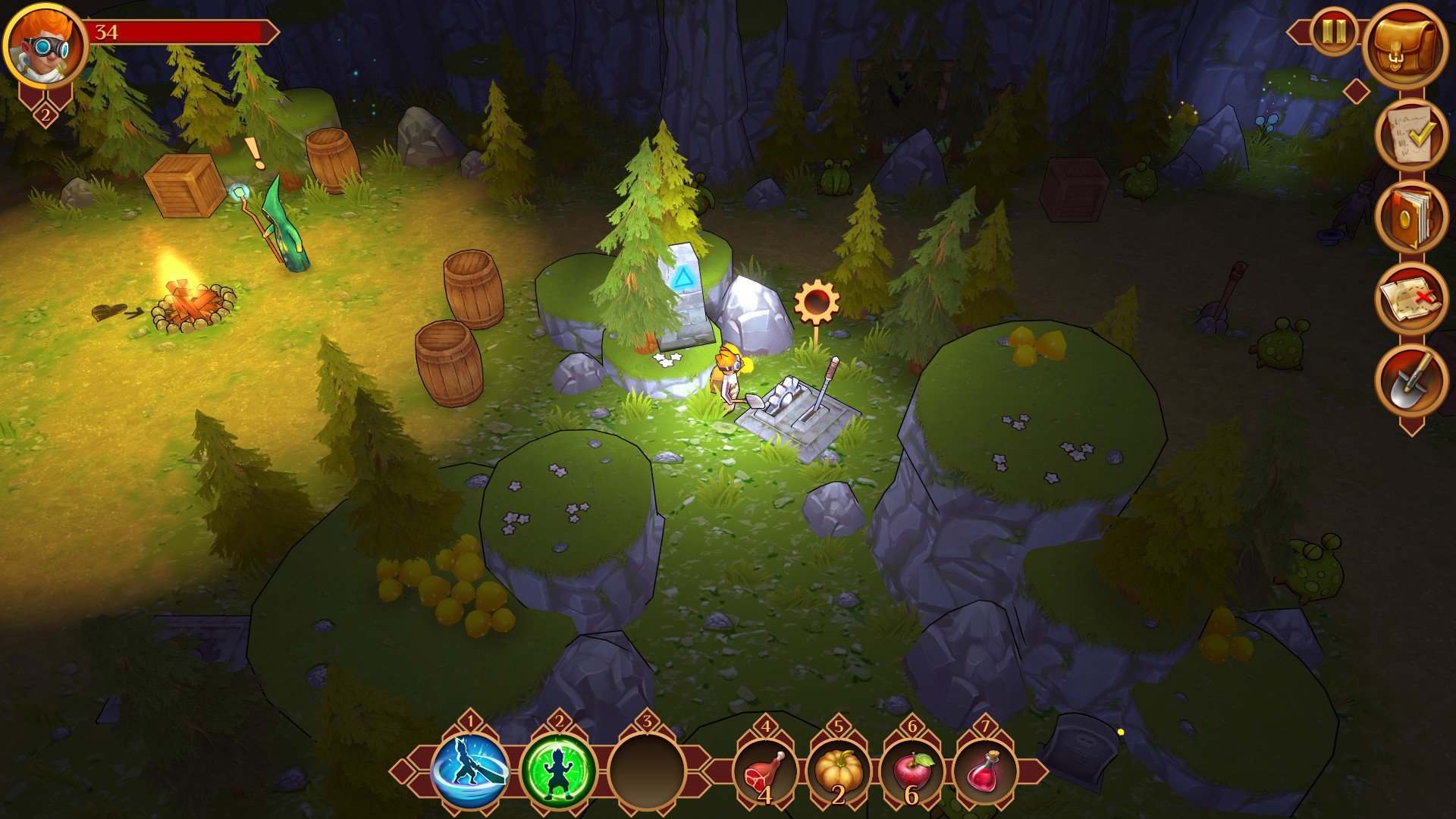Activate the blue sword slash ability
The width and height of the screenshot is (1456, 819).
[x=471, y=771]
